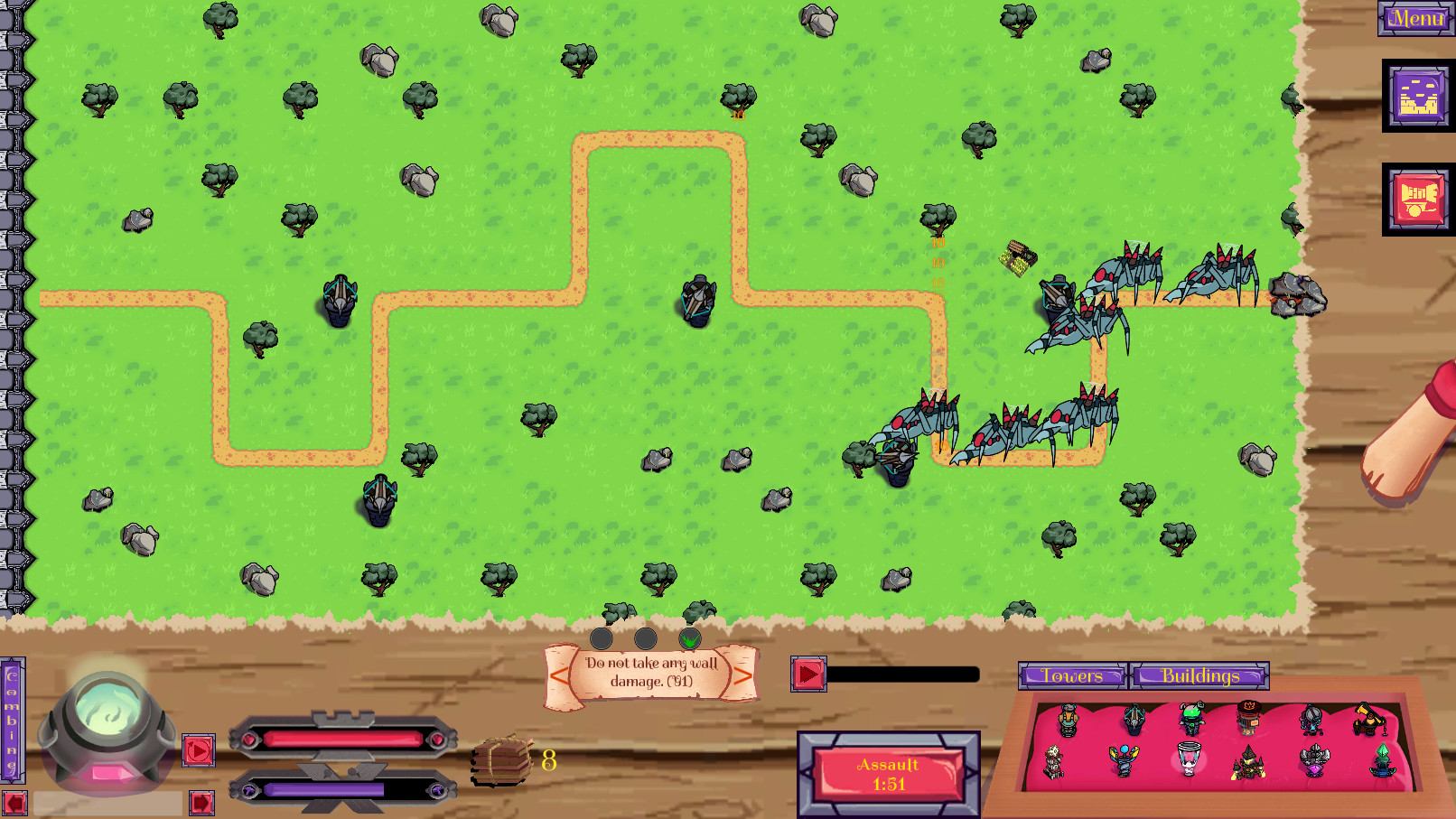1456x819 pixels.
Task: Switch to the Towers tab
Action: coord(1073,675)
